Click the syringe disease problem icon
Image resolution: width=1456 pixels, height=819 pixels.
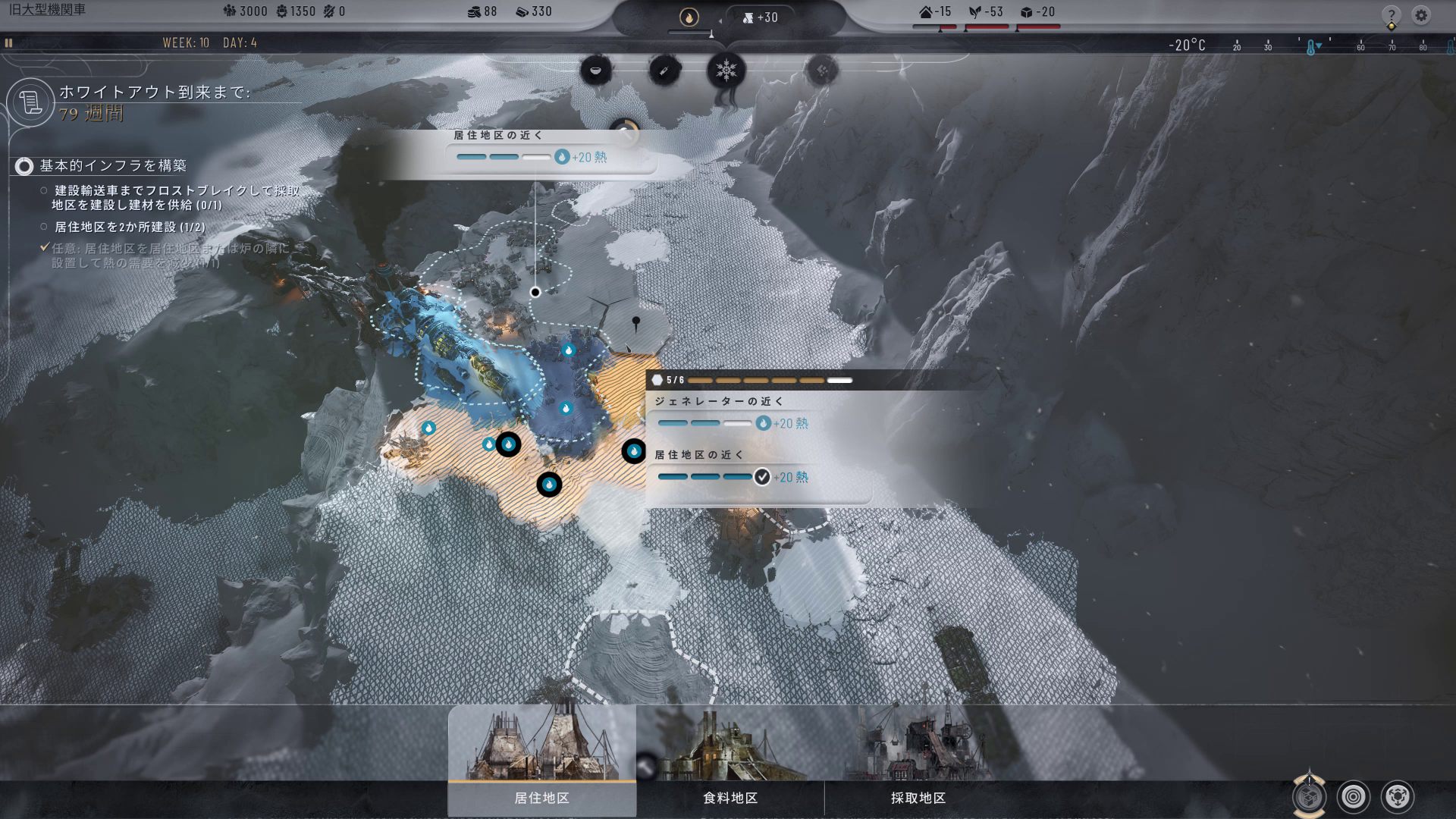(x=664, y=71)
